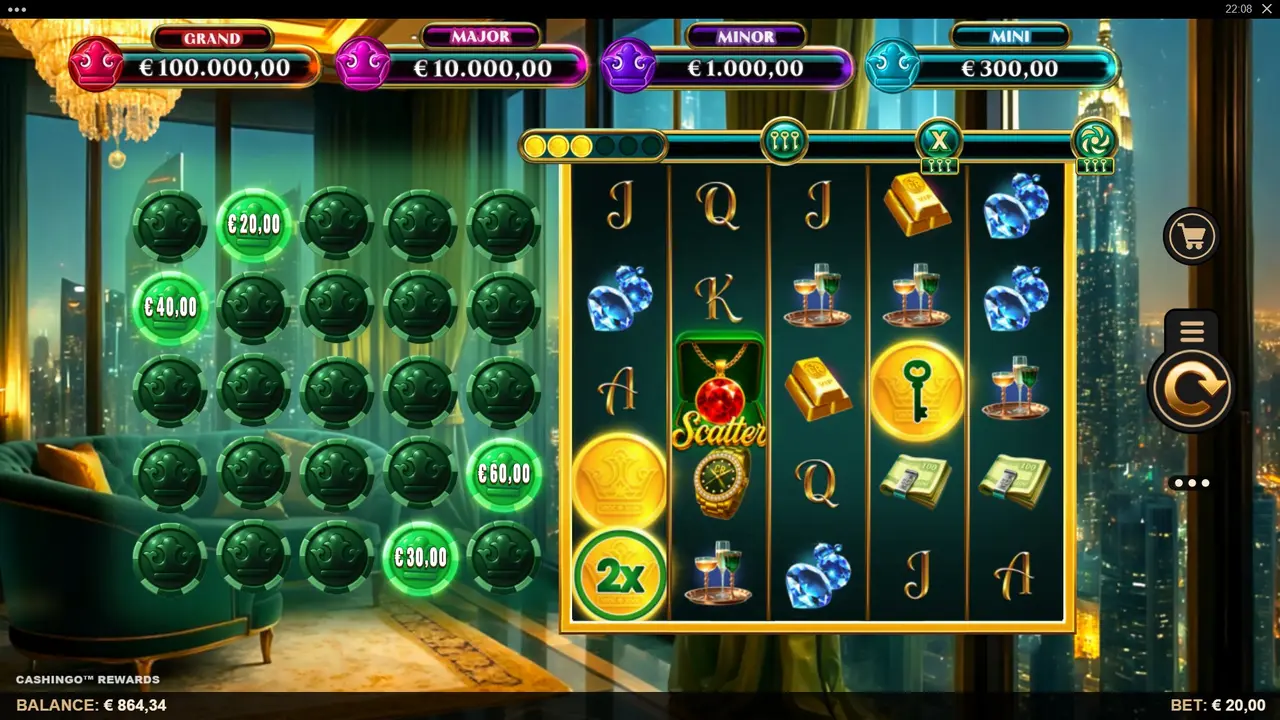Viewport: 1280px width, 720px height.
Task: Toggle the €60,00 green bingo chip
Action: [x=503, y=474]
